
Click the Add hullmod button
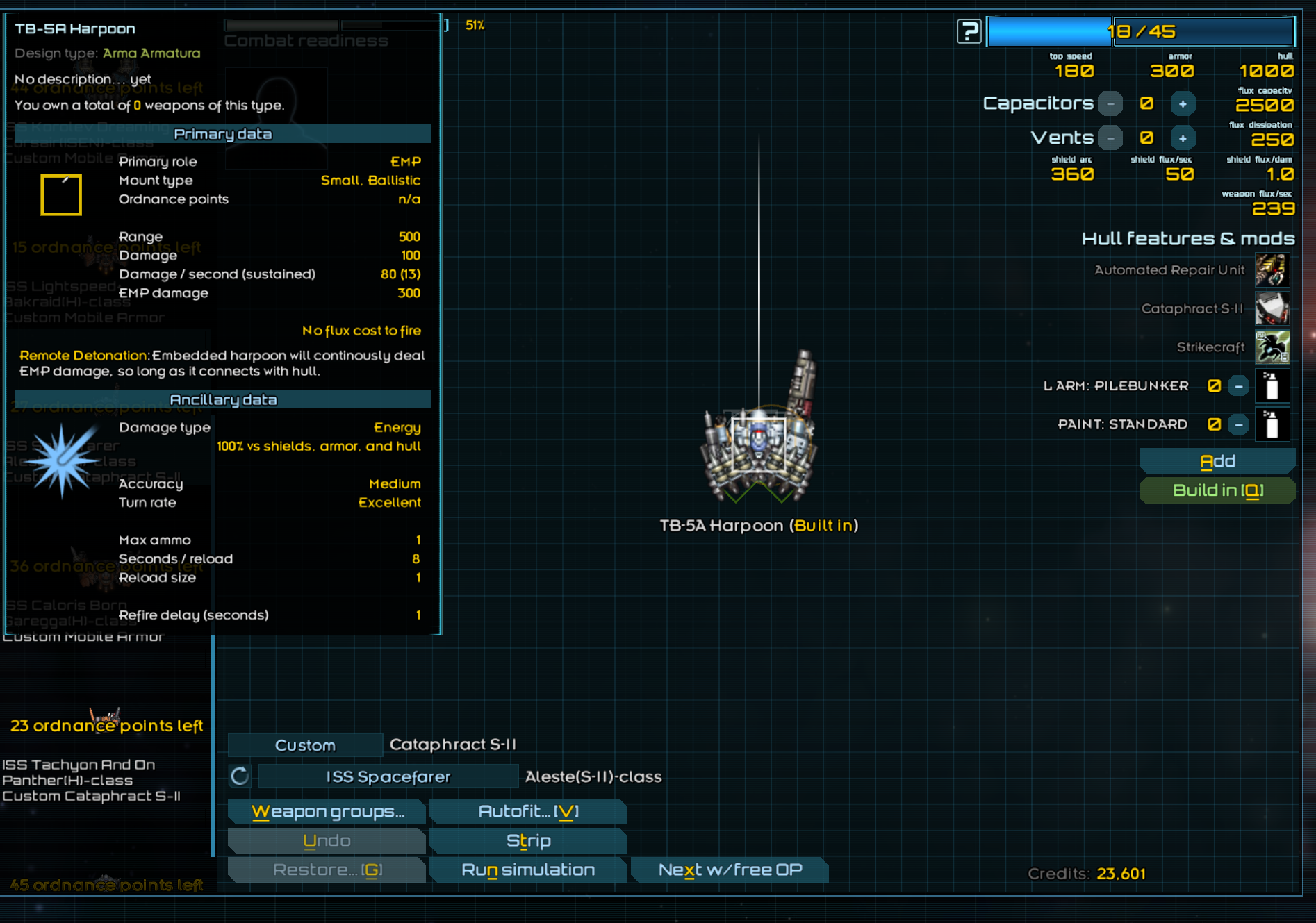[1217, 461]
